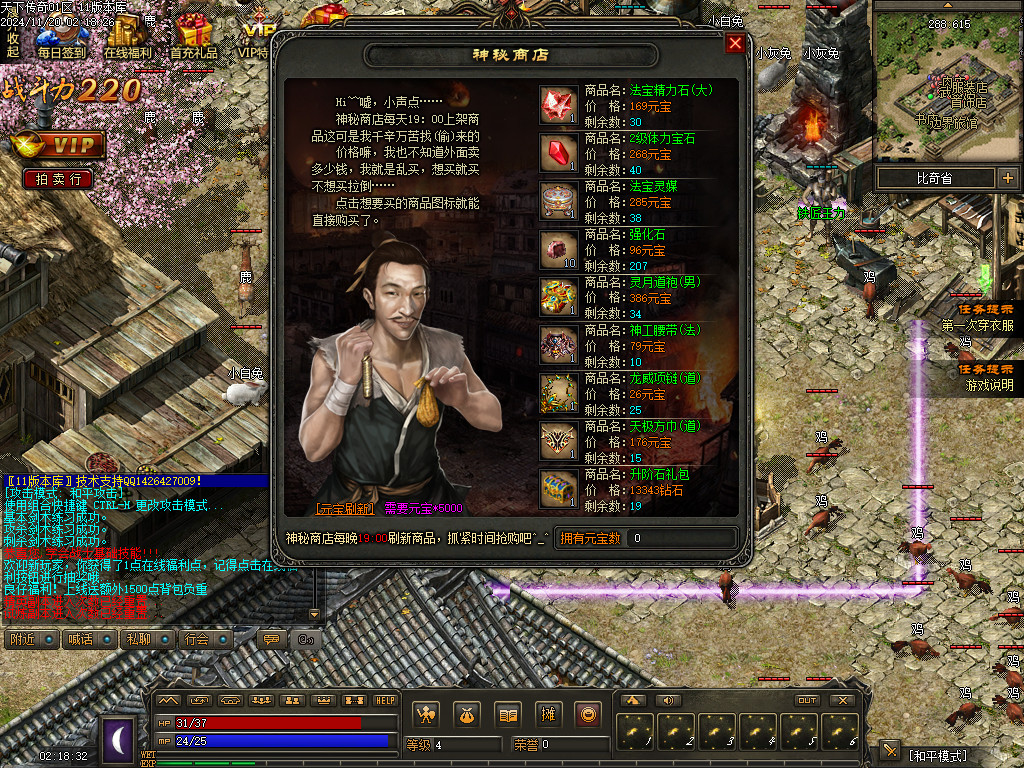The image size is (1024, 768).
Task: Open the 拍卖行 auction house
Action: [58, 179]
